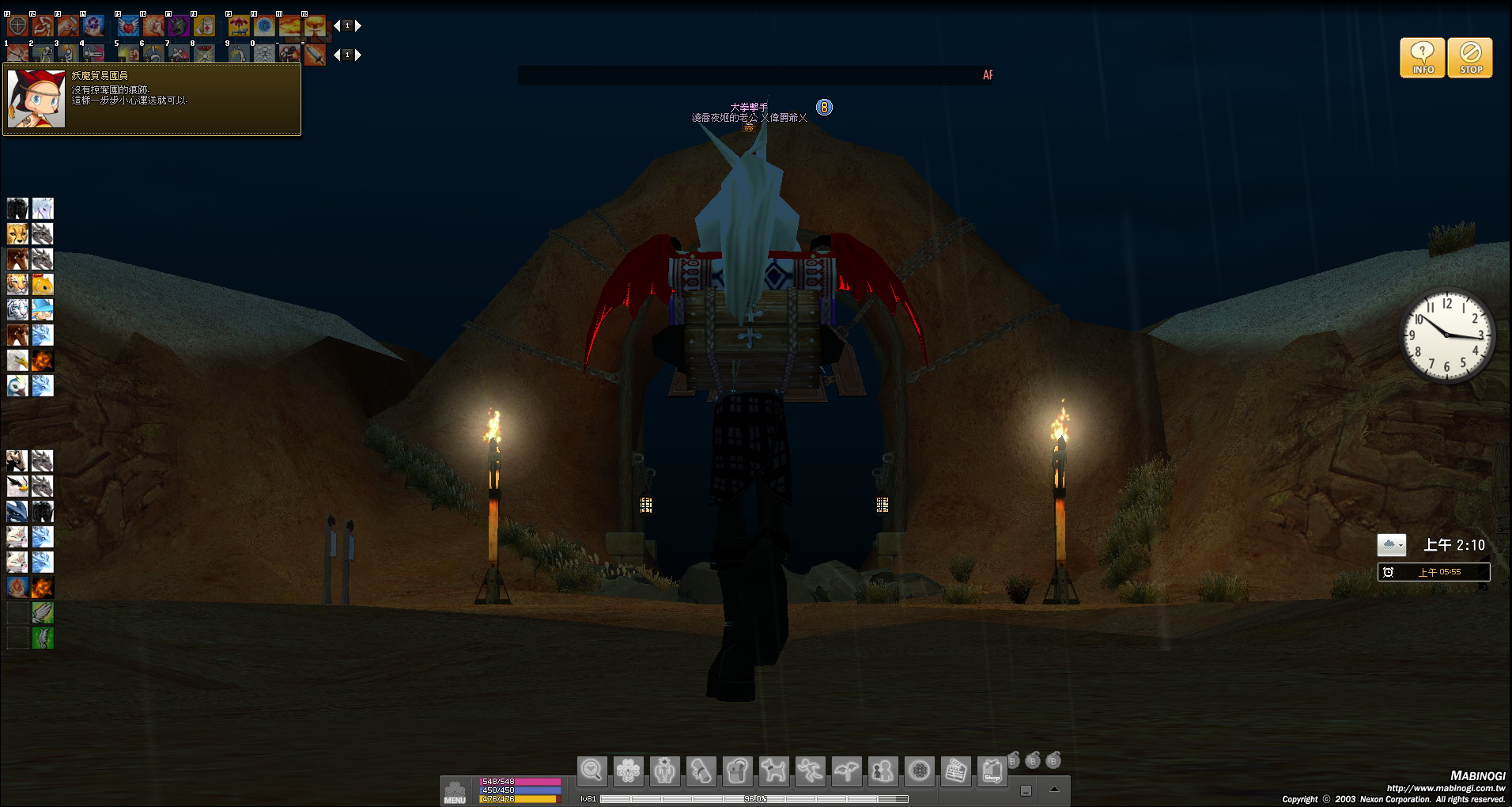Open the heart magnifier search icon
Screen dimensions: 1512x807
click(592, 771)
